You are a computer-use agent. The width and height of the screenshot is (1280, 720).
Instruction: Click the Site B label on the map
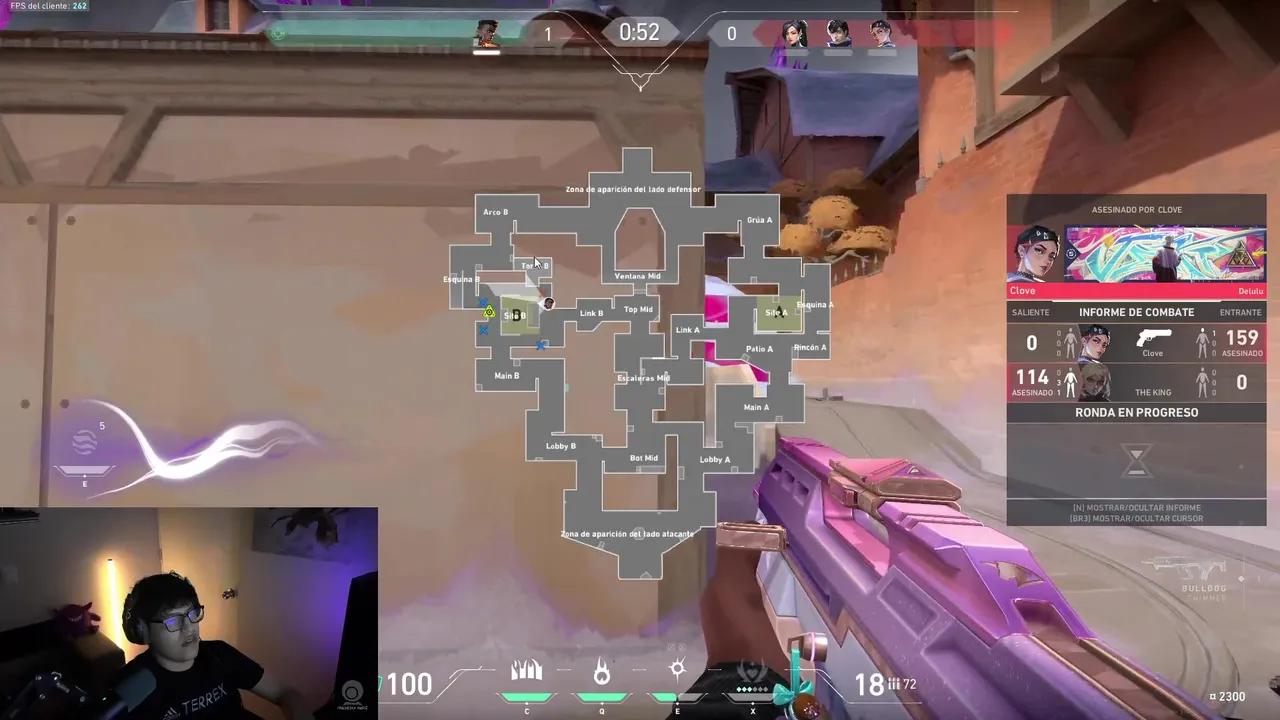coord(514,315)
